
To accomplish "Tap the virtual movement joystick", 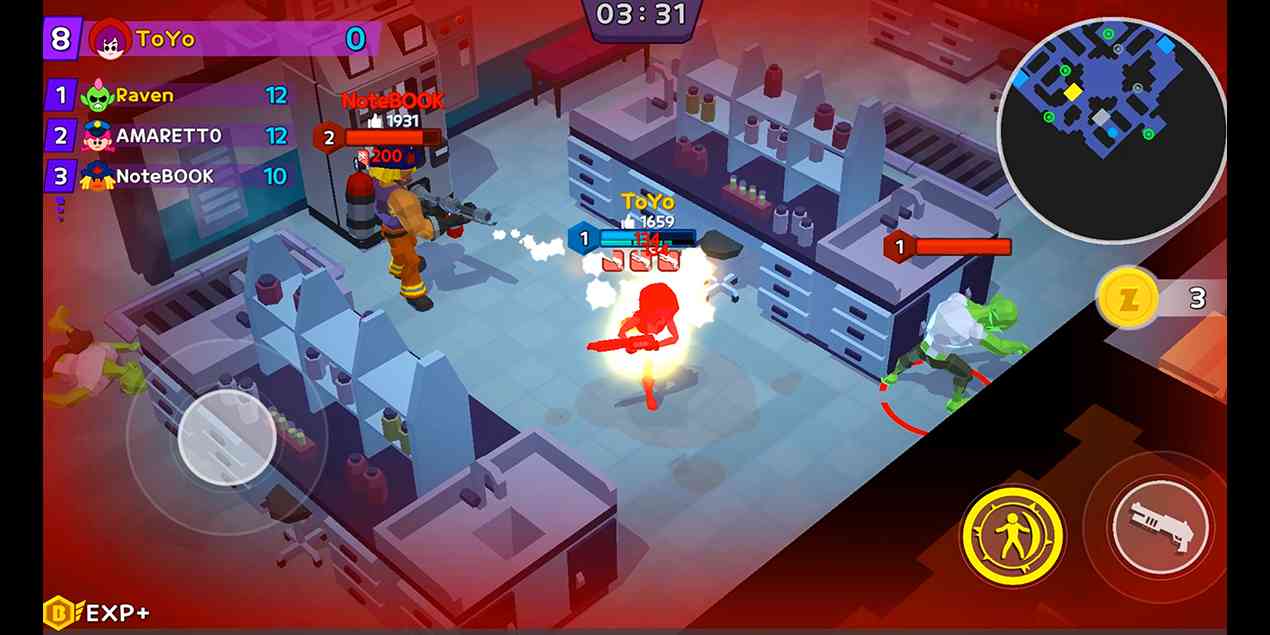I will click(x=227, y=436).
